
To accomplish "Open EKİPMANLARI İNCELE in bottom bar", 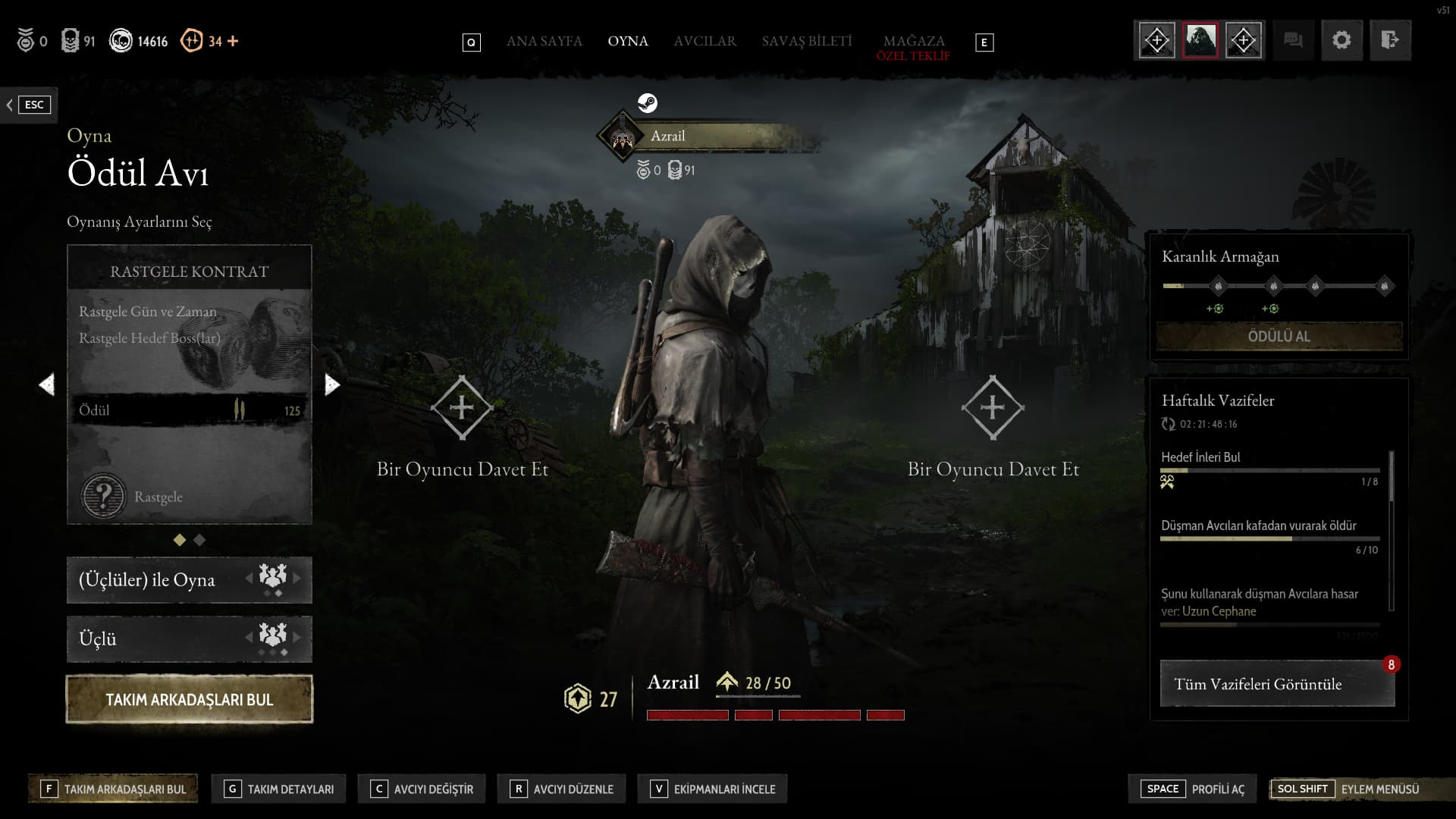I will 713,789.
